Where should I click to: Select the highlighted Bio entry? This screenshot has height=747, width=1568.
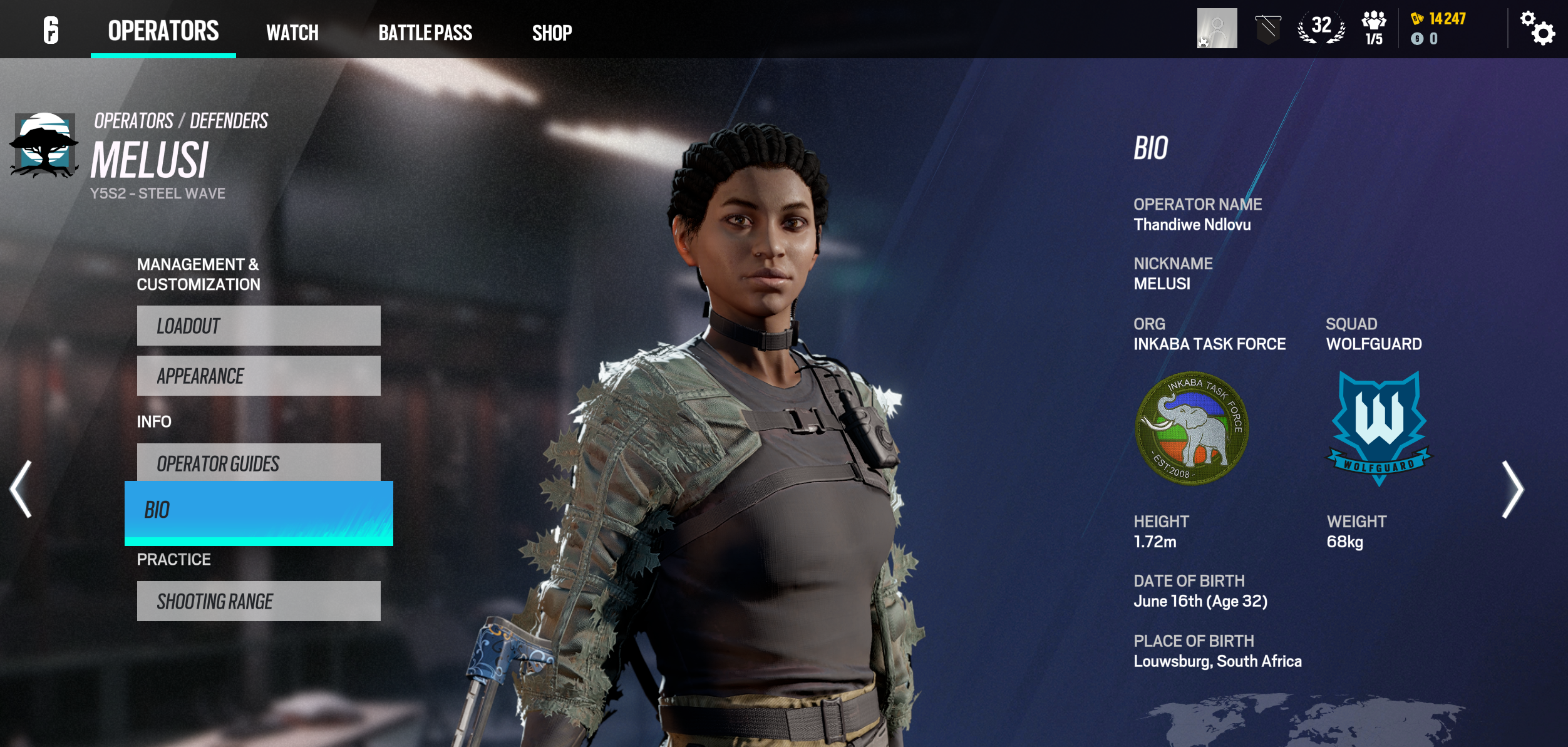coord(259,511)
